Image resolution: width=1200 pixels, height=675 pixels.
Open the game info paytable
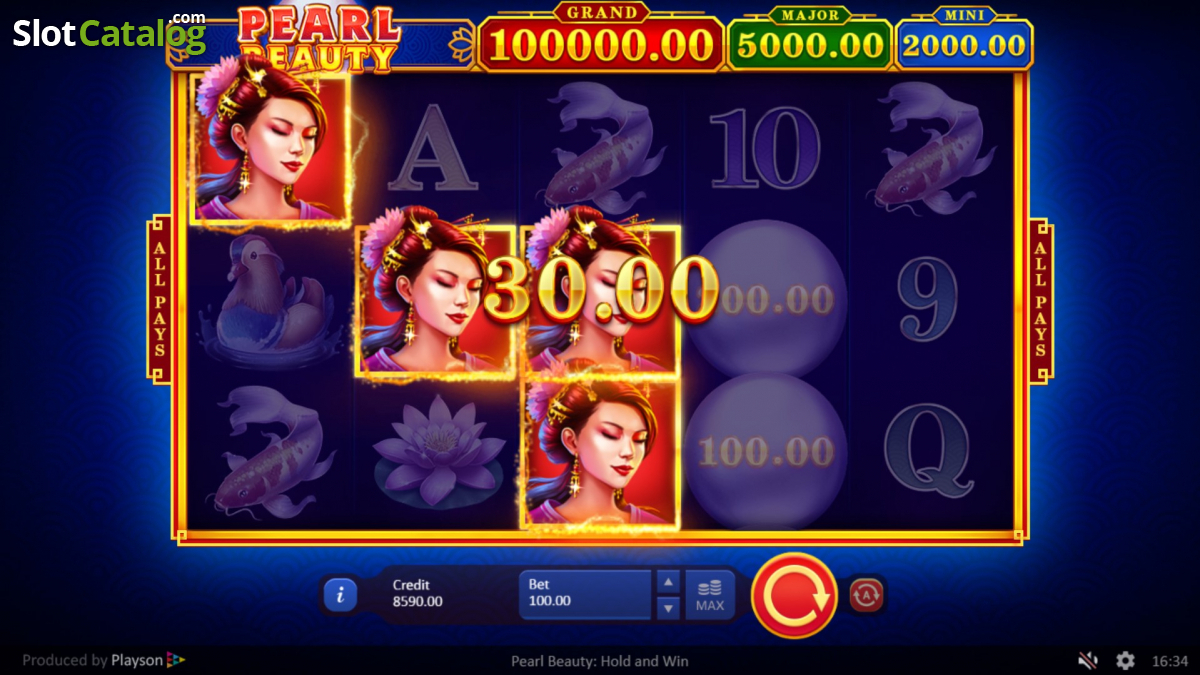point(340,595)
